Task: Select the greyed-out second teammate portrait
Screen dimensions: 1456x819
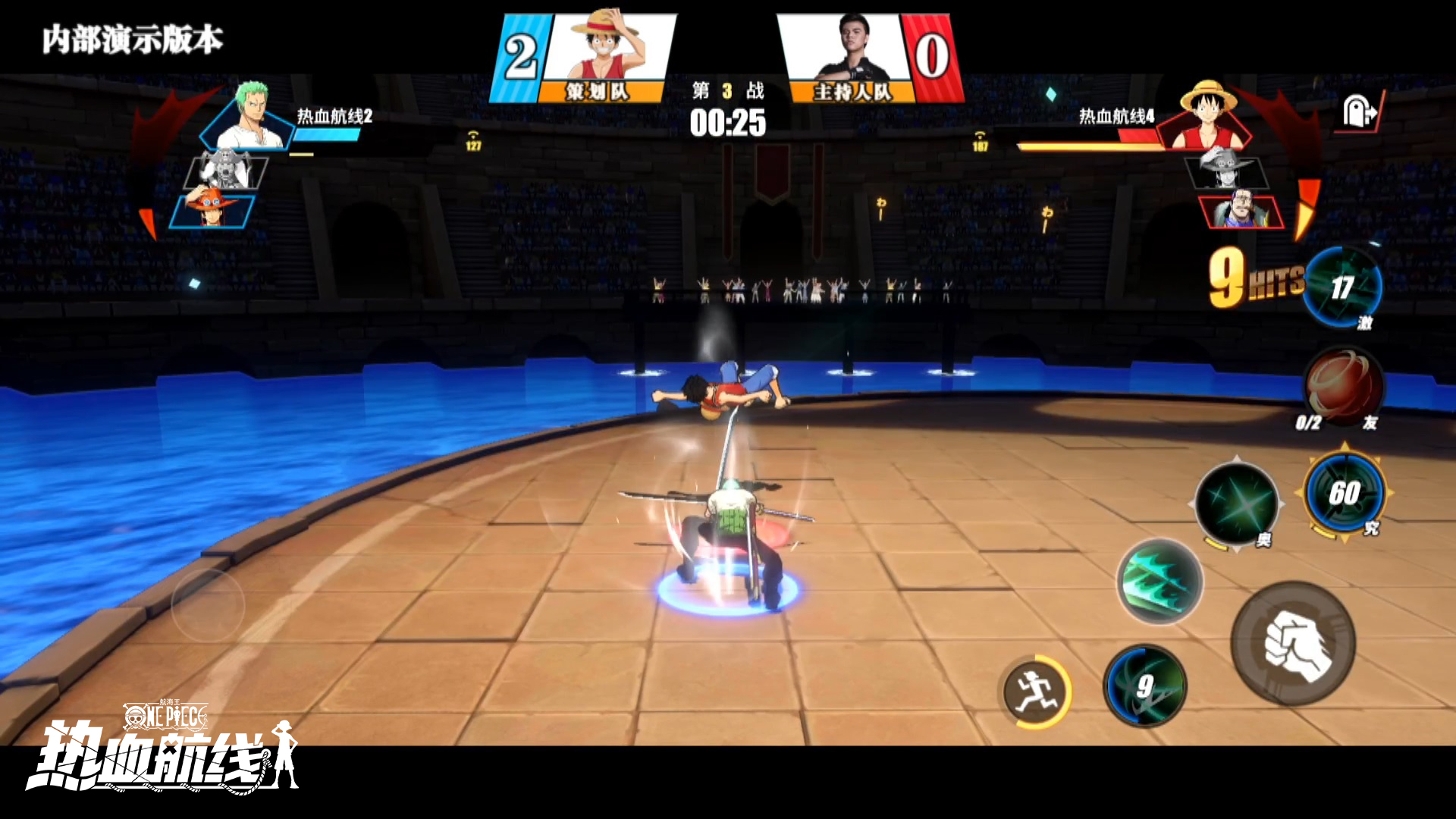Action: [x=225, y=171]
